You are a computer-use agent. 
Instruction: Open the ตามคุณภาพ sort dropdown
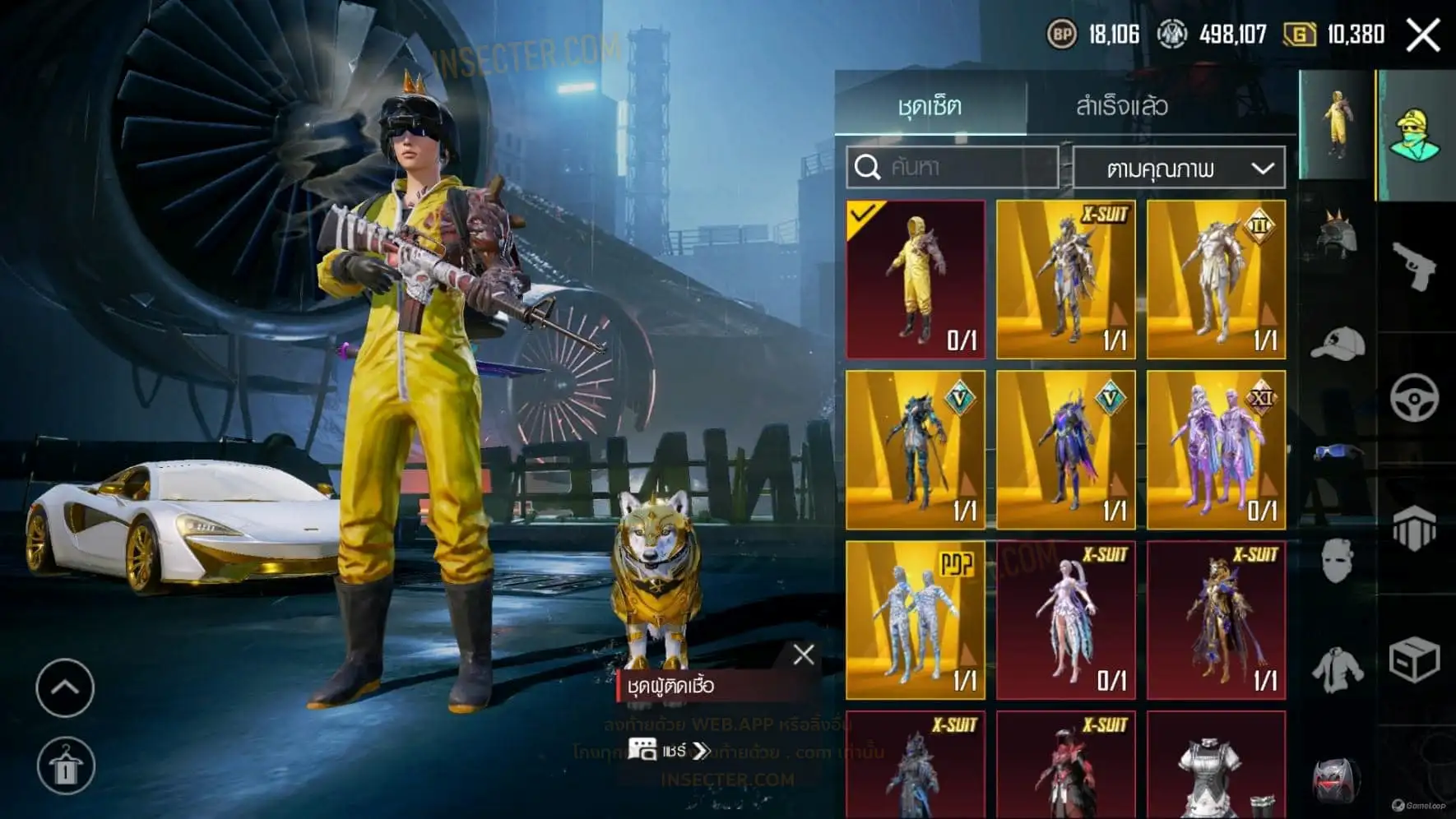[x=1179, y=169]
